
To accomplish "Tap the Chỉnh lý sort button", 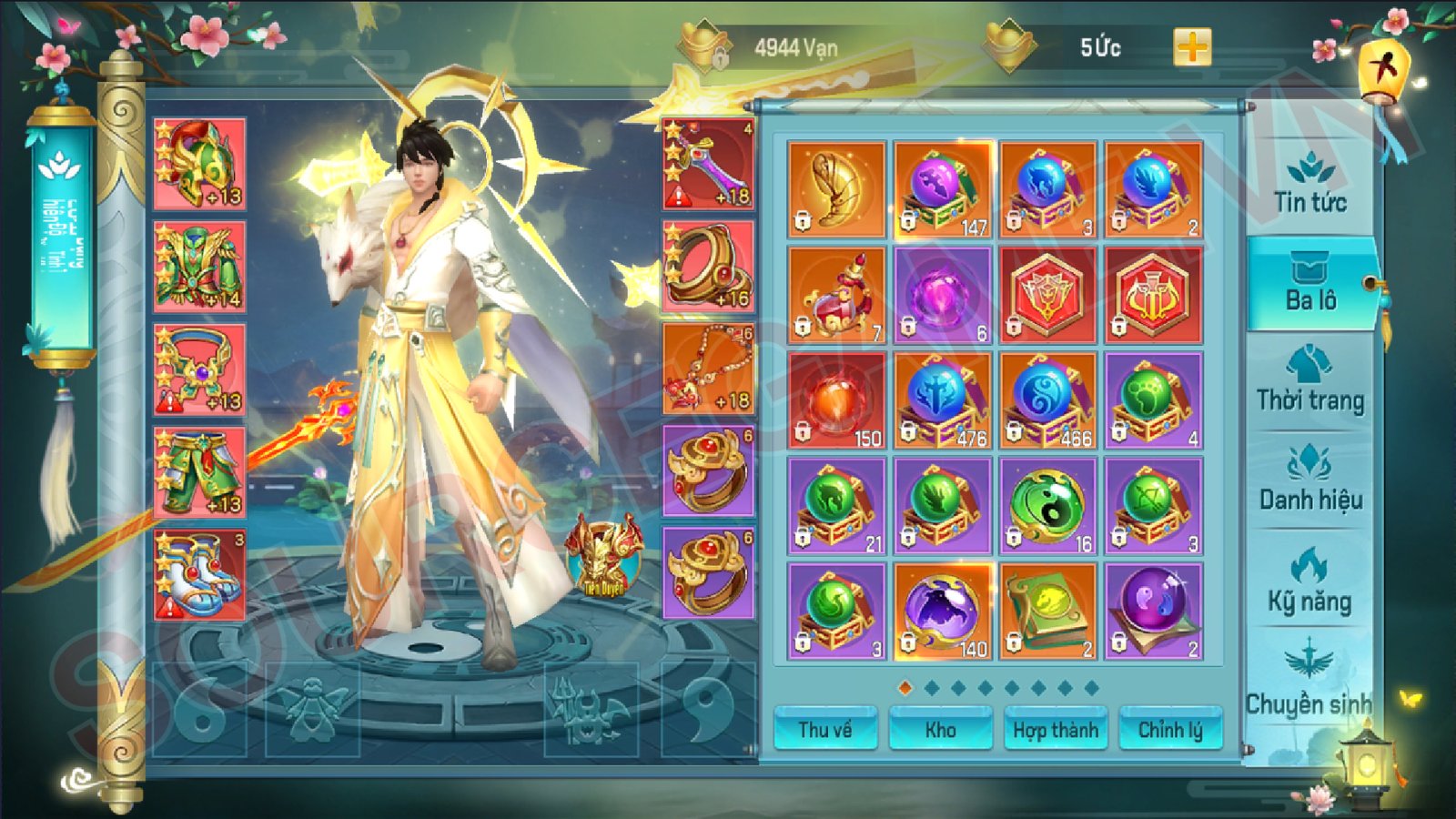I will coord(1170,730).
